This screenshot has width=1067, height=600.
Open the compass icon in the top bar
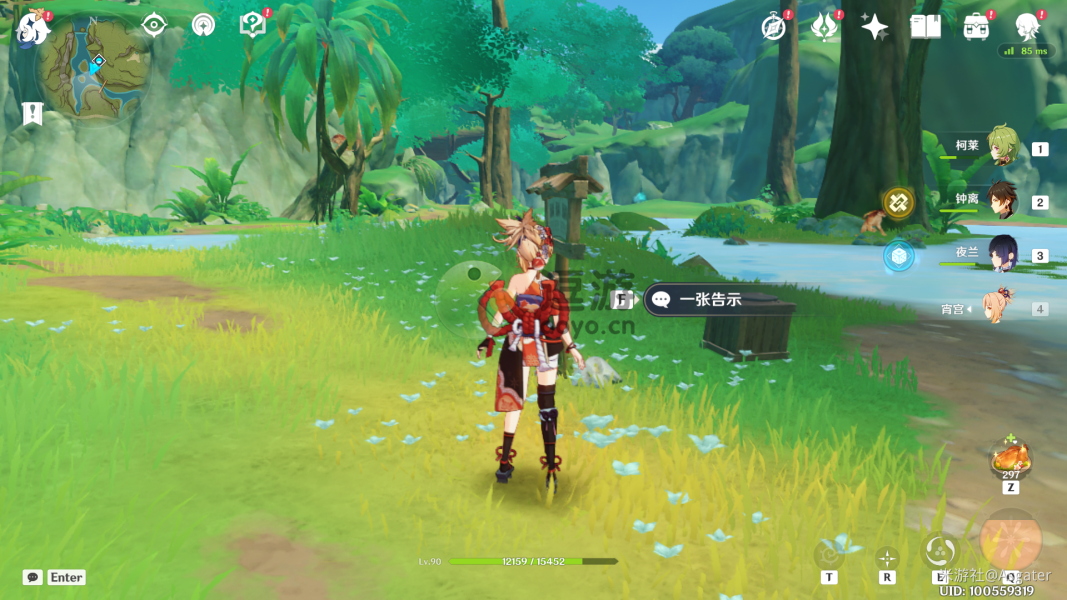point(773,27)
